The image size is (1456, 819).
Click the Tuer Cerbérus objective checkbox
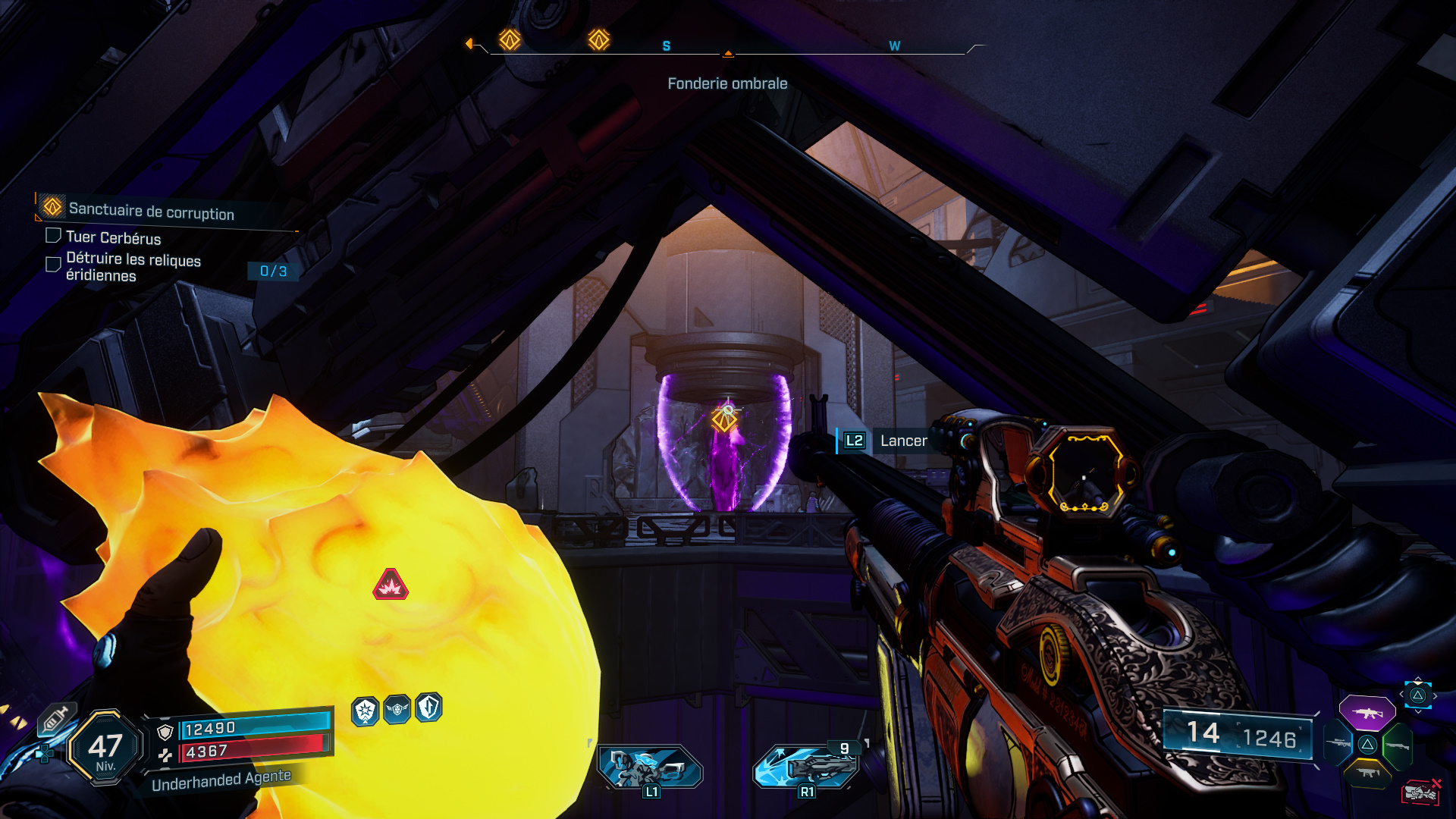53,236
